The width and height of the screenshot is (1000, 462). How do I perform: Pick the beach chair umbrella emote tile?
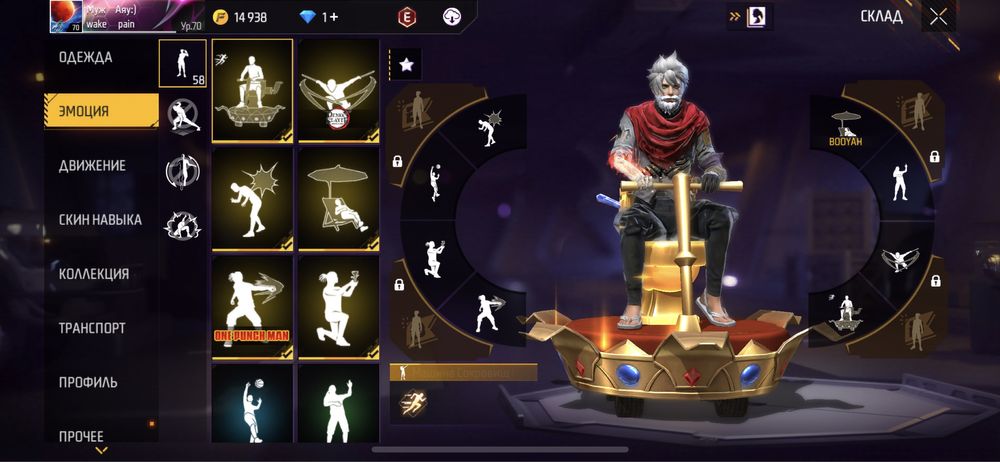click(x=338, y=198)
